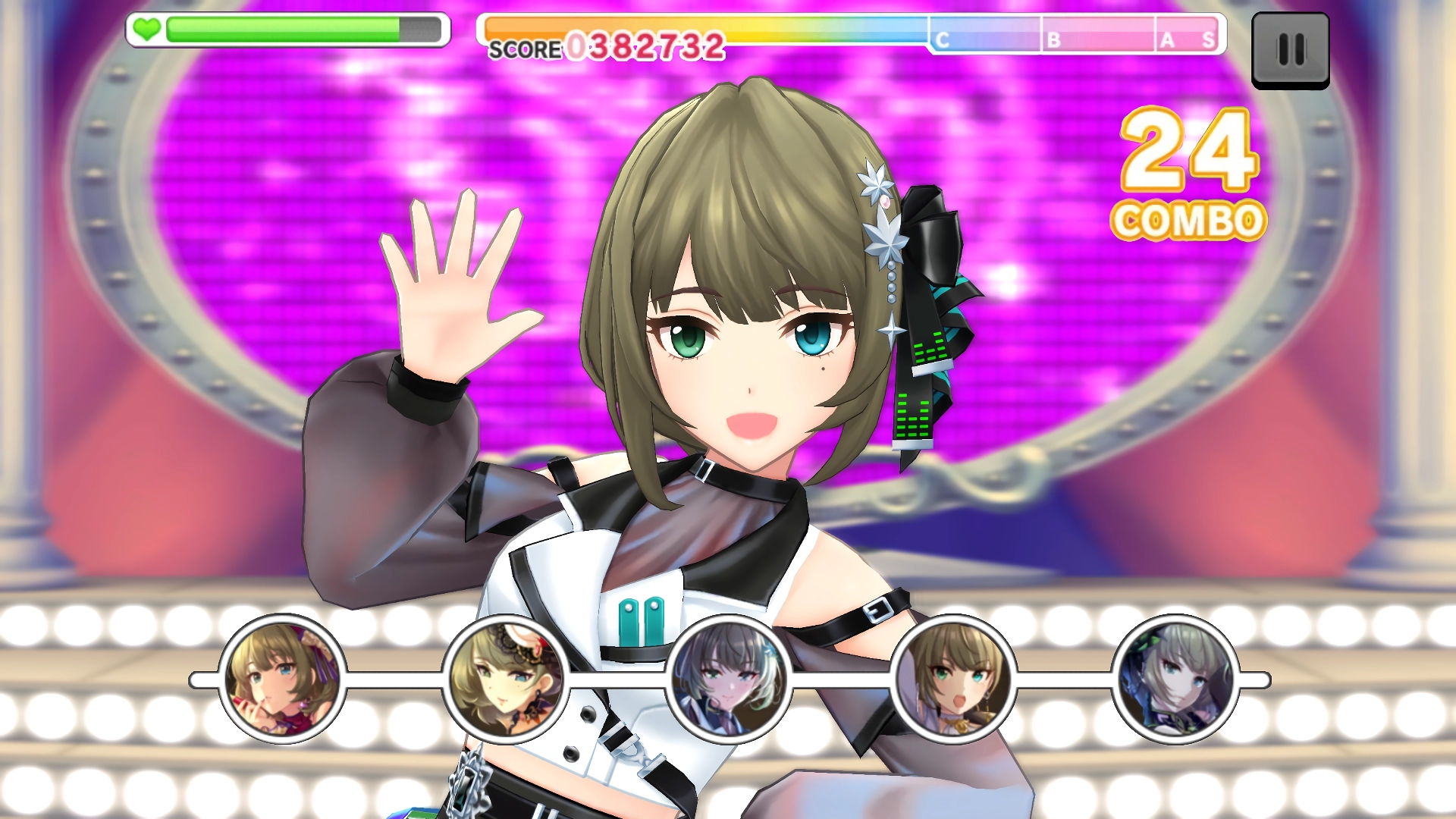Viewport: 1456px width, 819px height.
Task: Tap the note circle with the black lace headpiece portrait
Action: click(x=506, y=679)
